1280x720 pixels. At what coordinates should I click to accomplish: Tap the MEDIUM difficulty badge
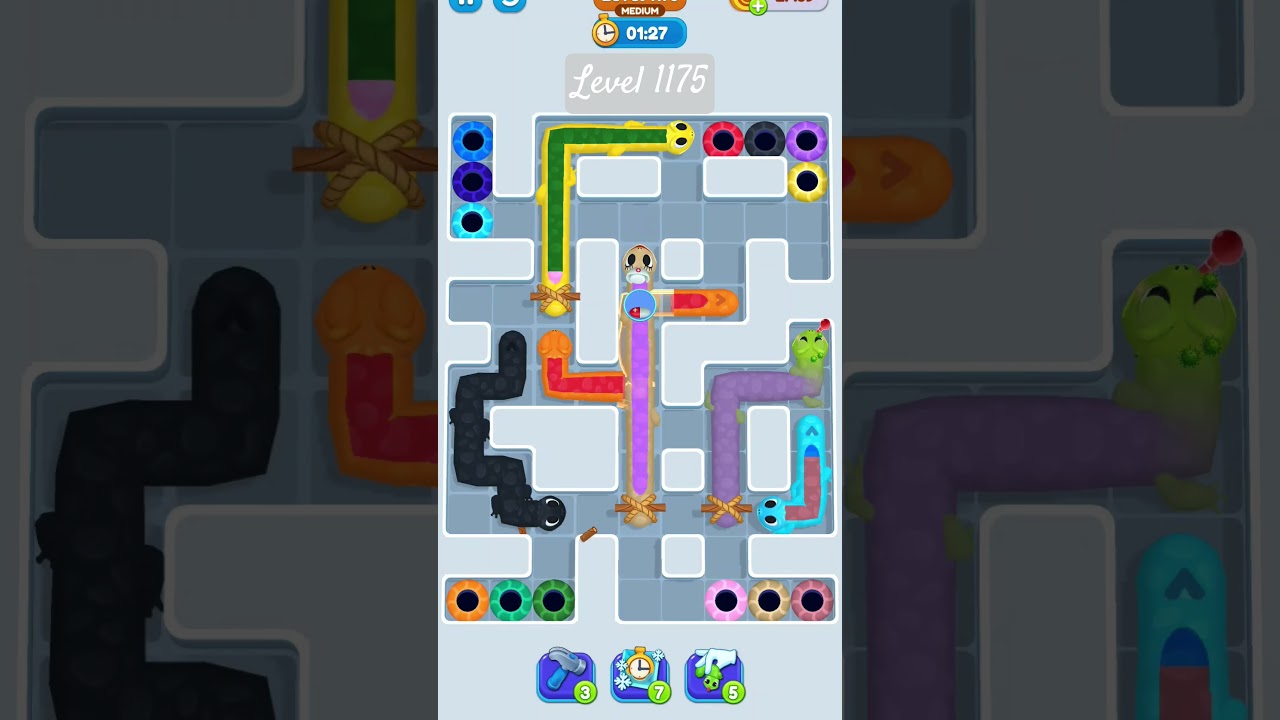pos(639,8)
